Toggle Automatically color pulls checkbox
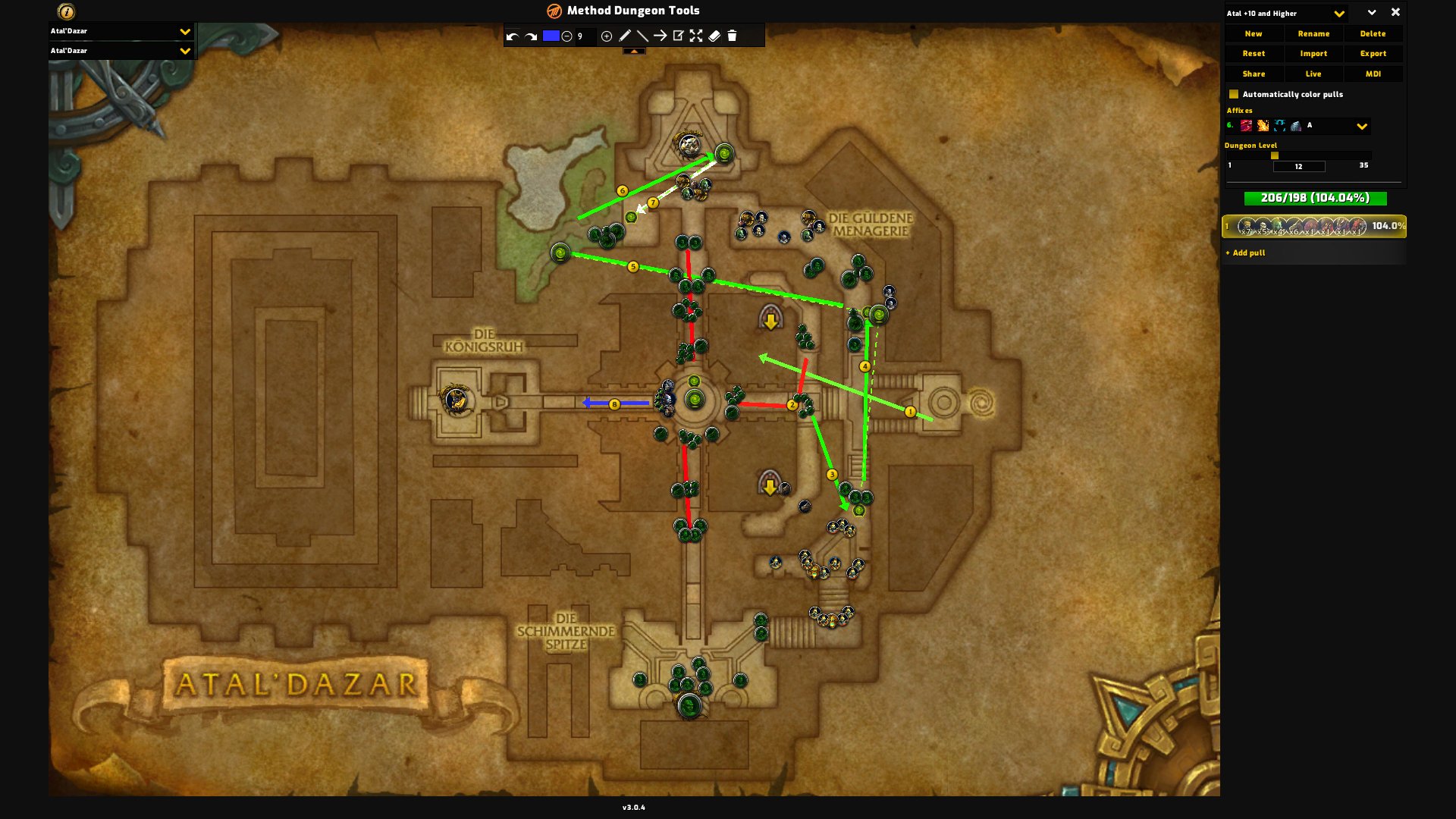Viewport: 1456px width, 819px height. coord(1234,95)
